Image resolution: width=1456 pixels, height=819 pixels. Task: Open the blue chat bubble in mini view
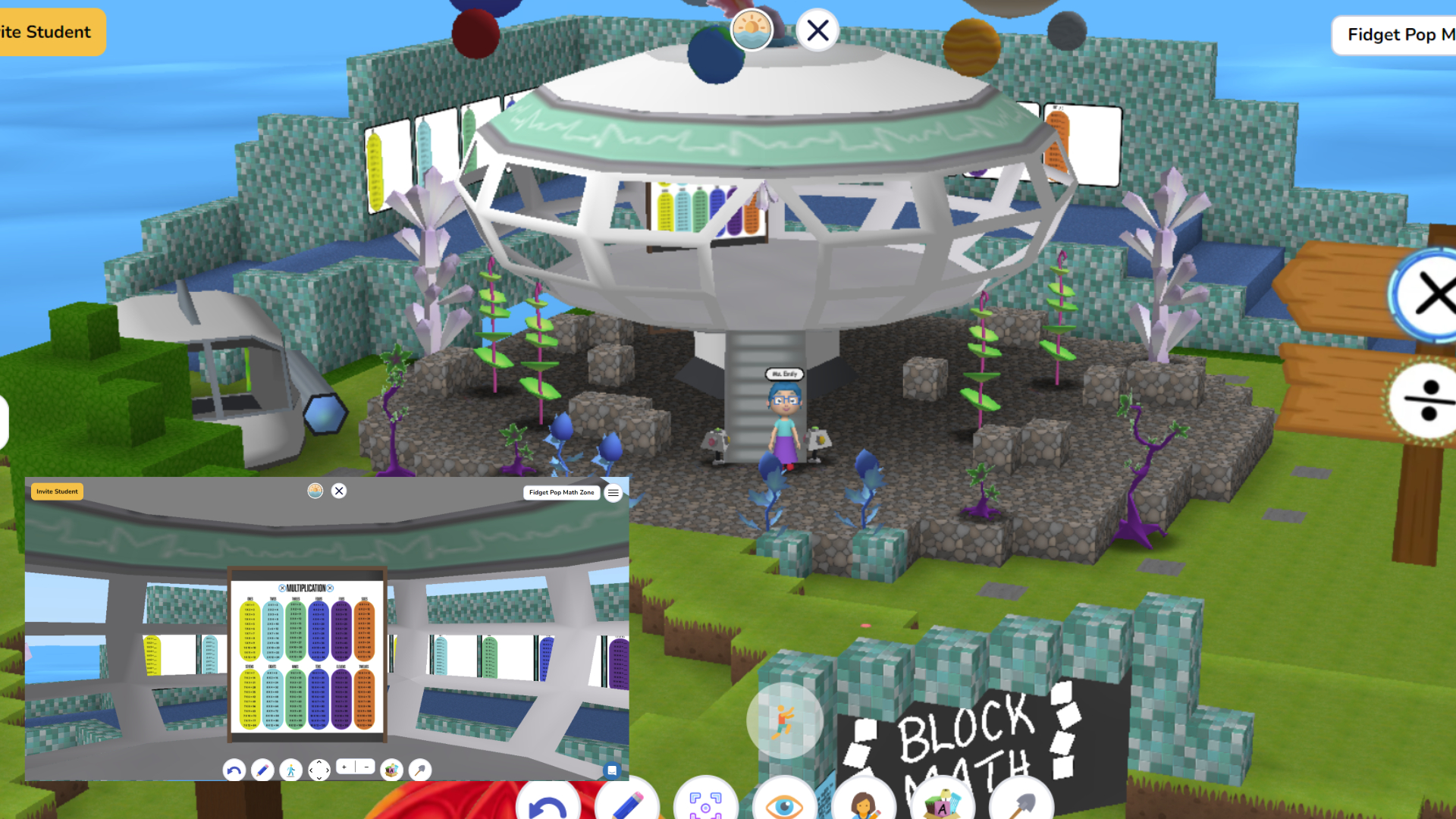(613, 770)
